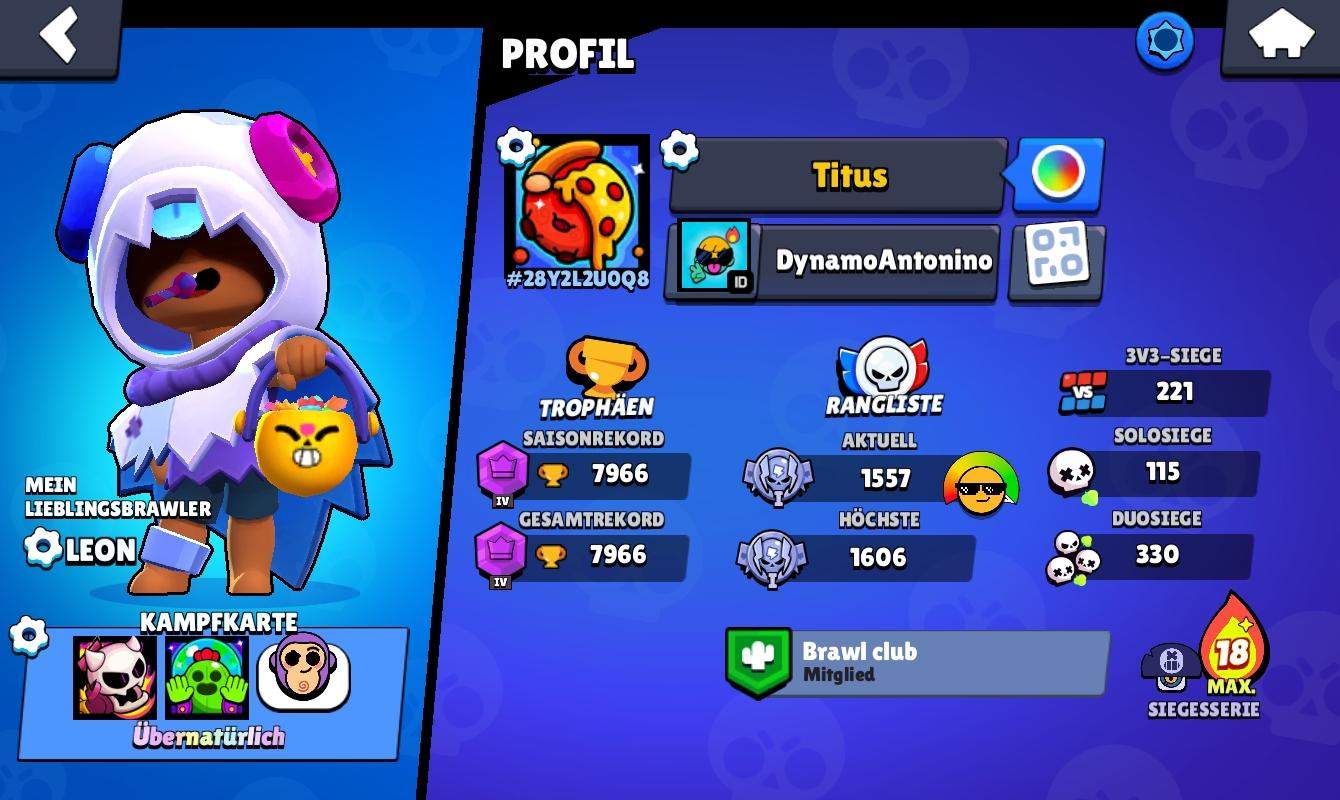1340x800 pixels.
Task: Click the QR code icon next to DynamoAntonino
Action: click(x=1056, y=262)
